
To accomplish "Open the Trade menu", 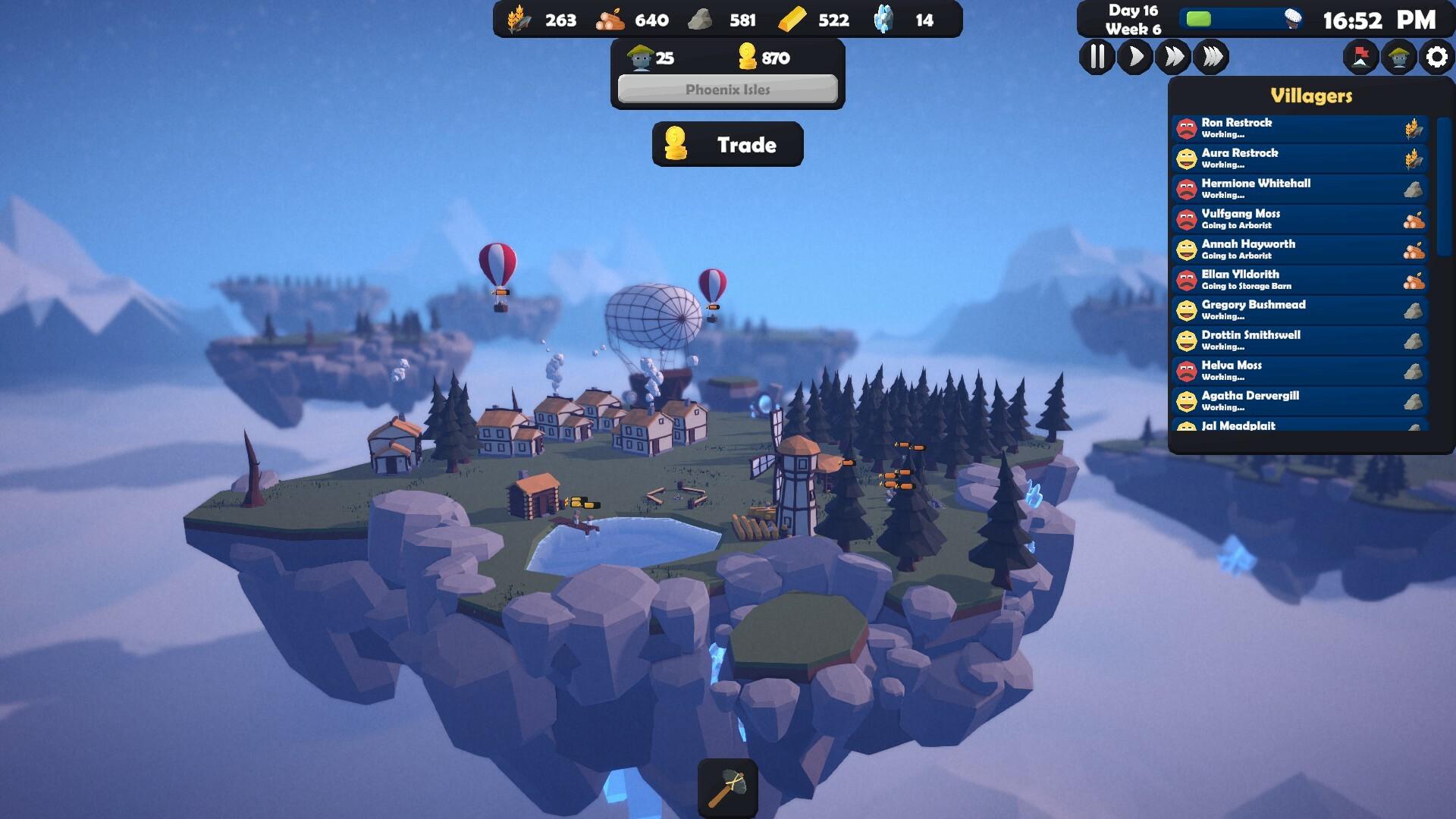I will point(727,144).
